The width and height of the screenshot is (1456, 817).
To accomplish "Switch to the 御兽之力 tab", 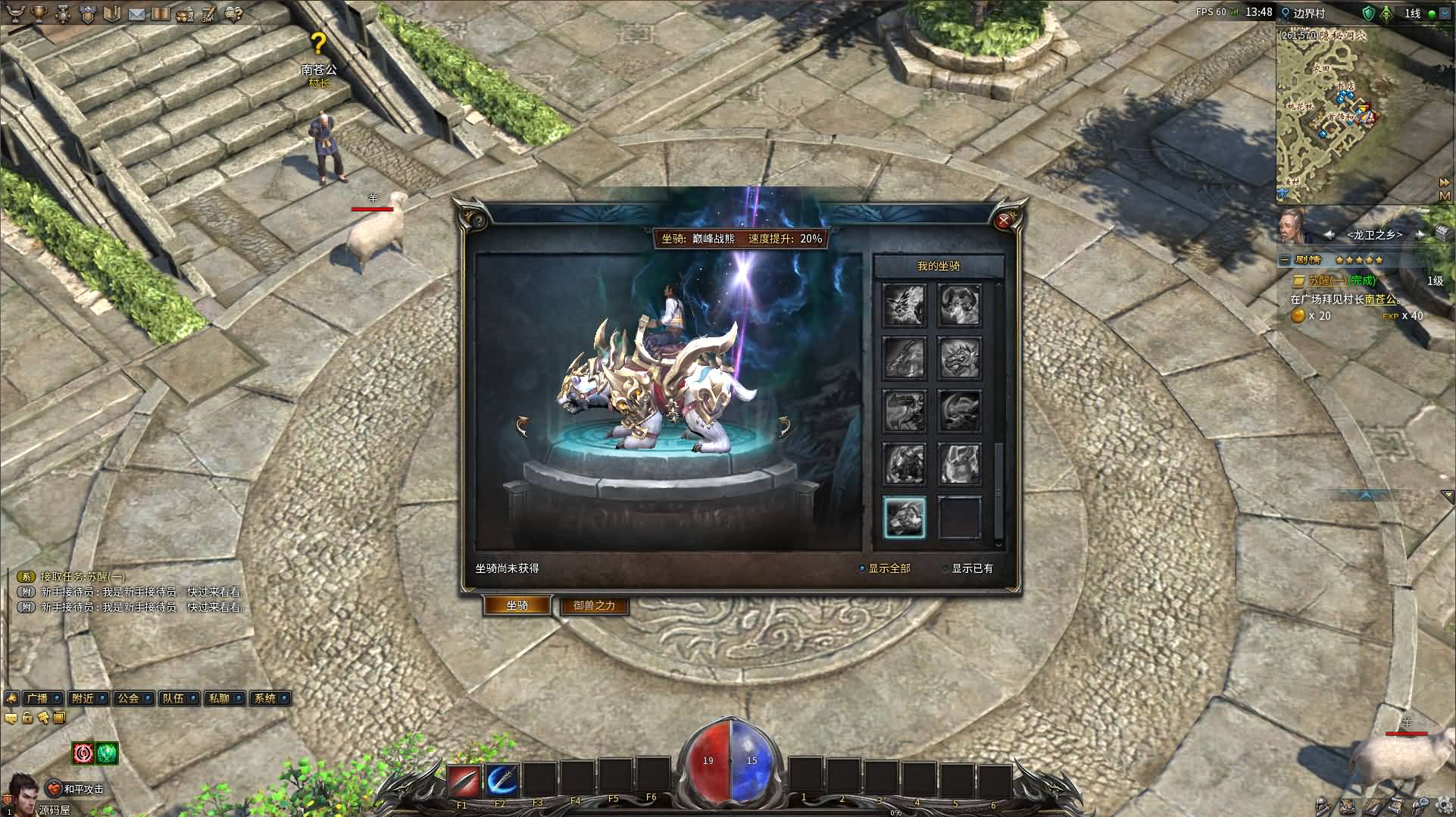I will pyautogui.click(x=594, y=606).
